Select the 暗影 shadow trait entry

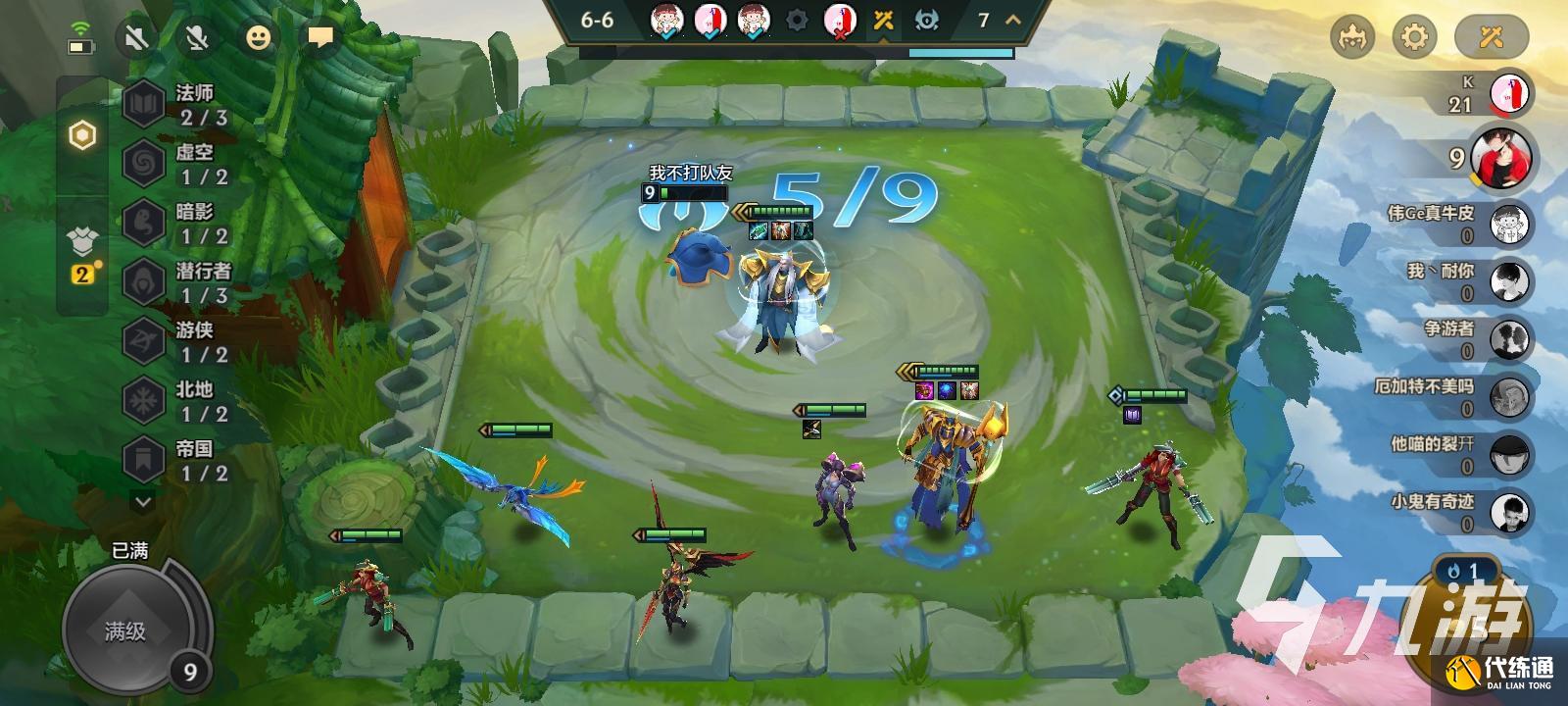coord(176,223)
